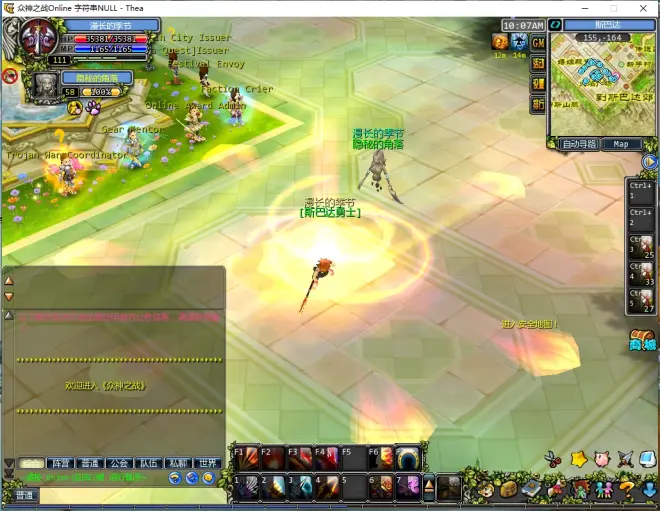Open the 商城 shop chest
This screenshot has width=660, height=511.
[x=641, y=340]
